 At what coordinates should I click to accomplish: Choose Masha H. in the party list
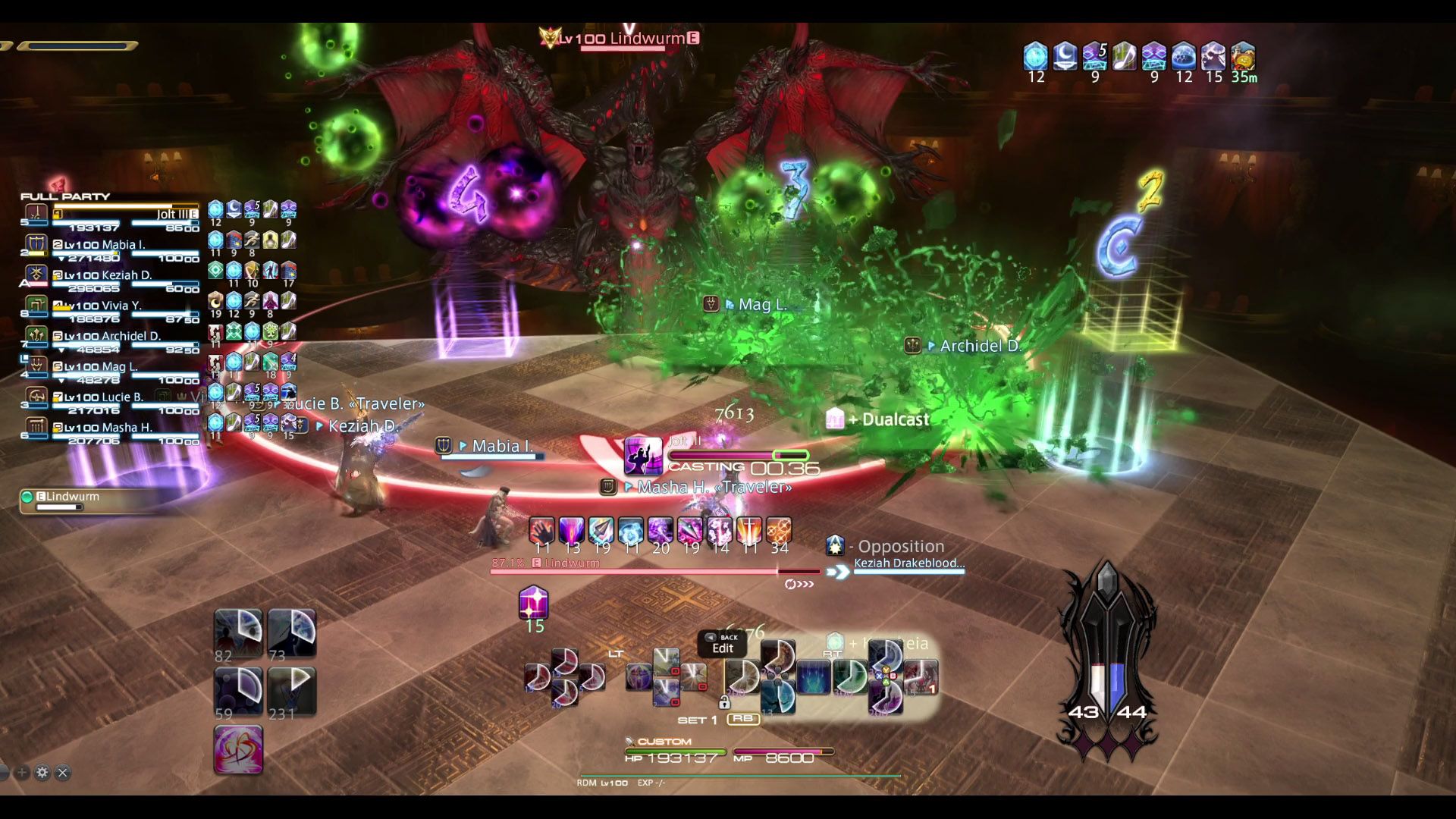[114, 427]
